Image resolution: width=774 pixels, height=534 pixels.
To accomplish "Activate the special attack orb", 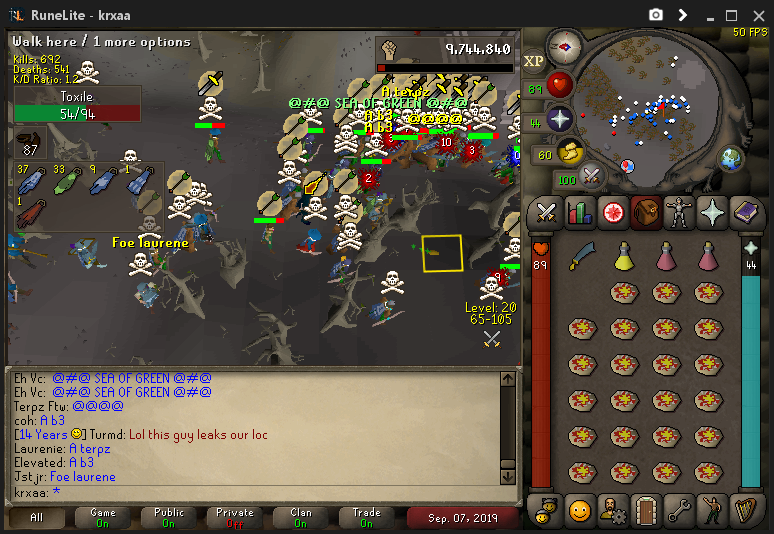I will click(x=592, y=175).
